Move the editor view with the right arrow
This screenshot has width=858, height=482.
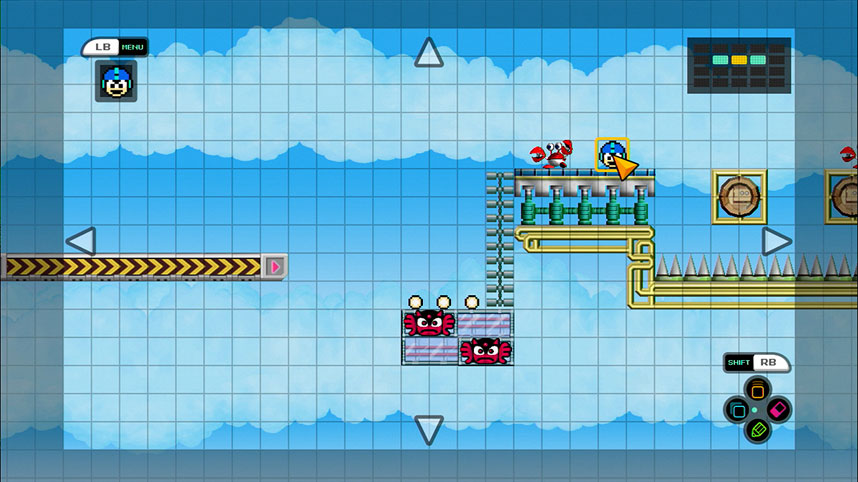point(777,241)
